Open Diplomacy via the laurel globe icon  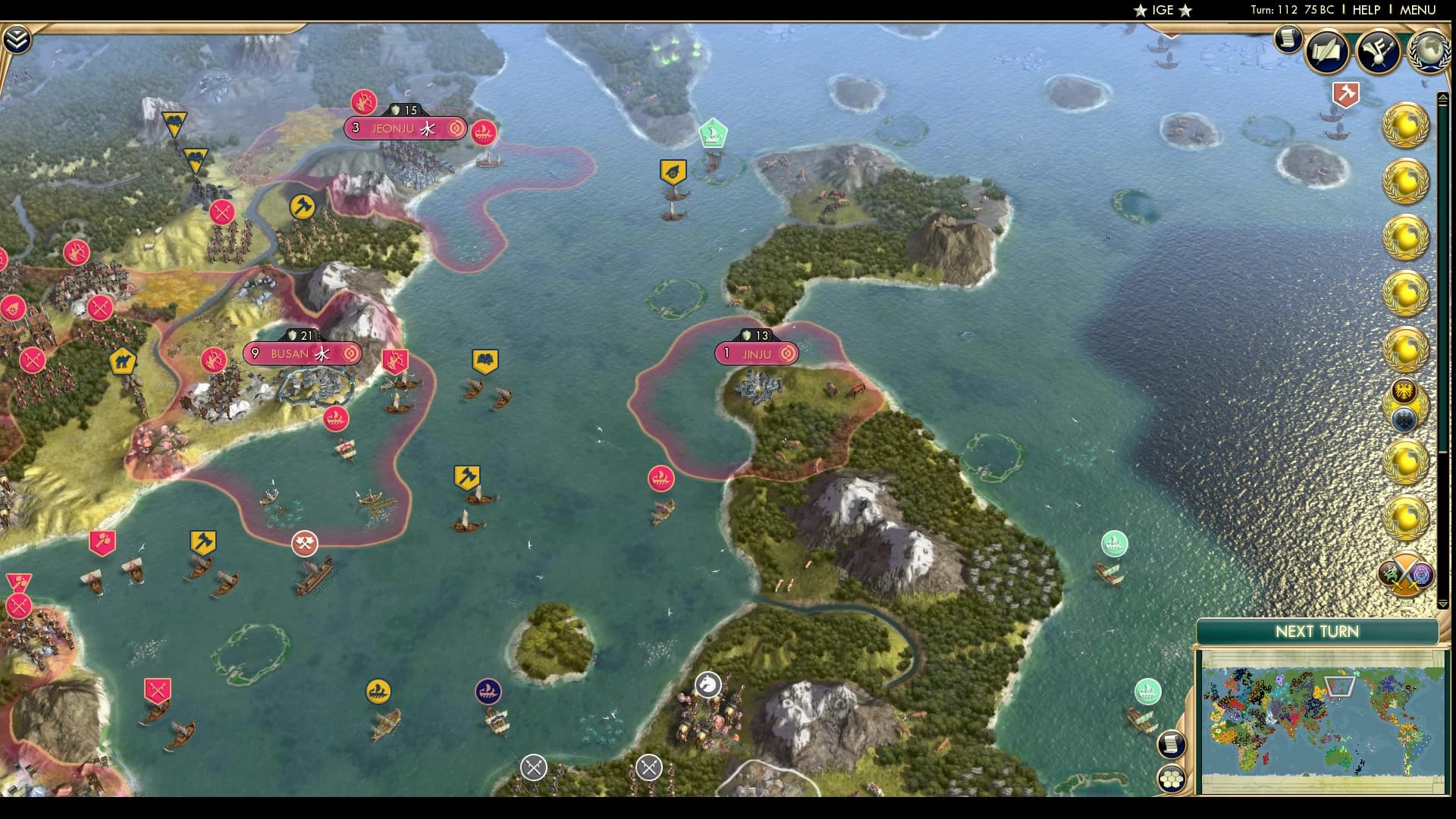click(1427, 52)
